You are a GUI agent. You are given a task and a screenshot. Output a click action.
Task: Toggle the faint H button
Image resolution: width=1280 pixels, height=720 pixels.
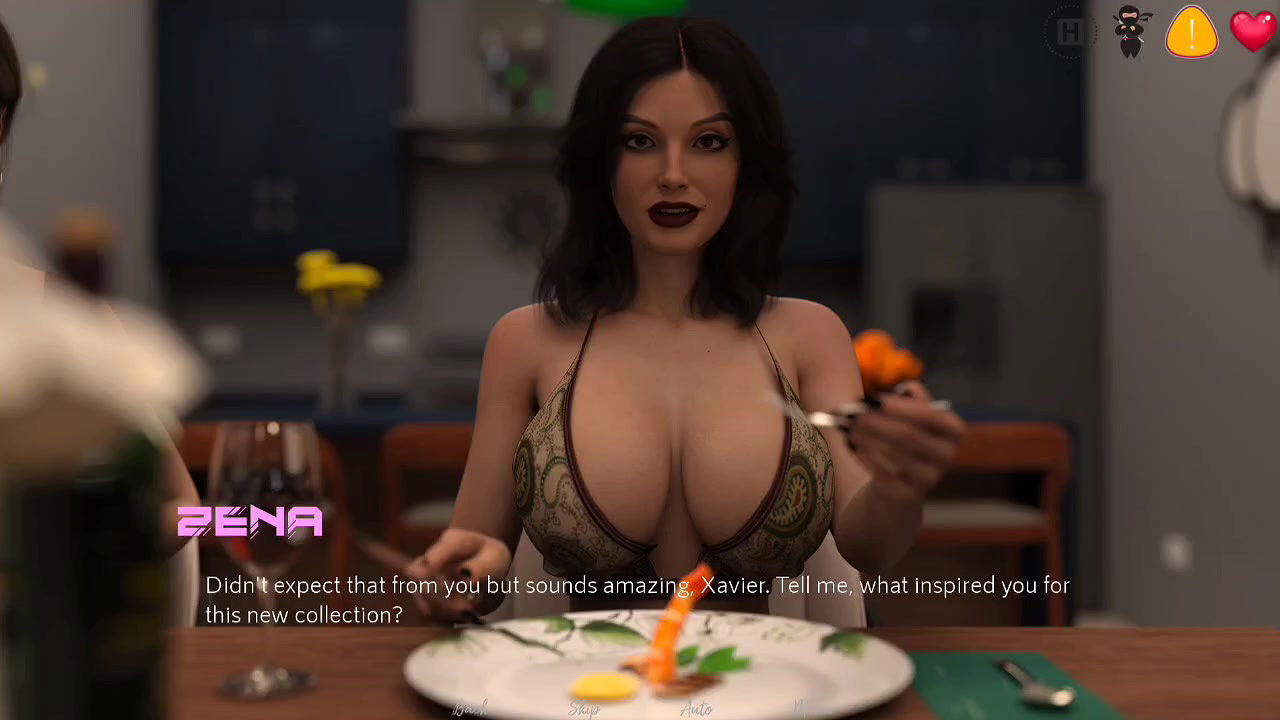(1070, 33)
